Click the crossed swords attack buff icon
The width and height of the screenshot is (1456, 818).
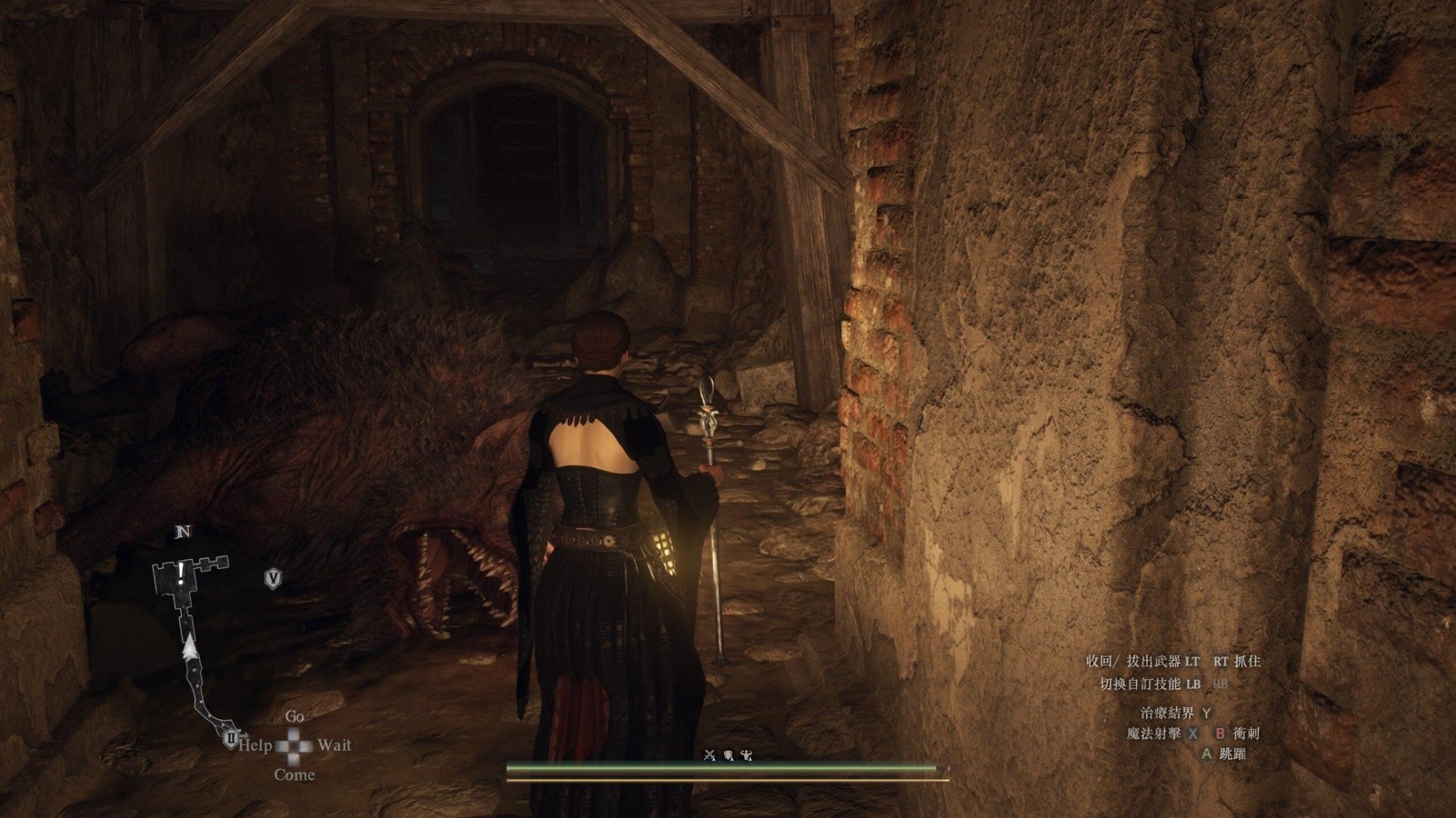[710, 756]
